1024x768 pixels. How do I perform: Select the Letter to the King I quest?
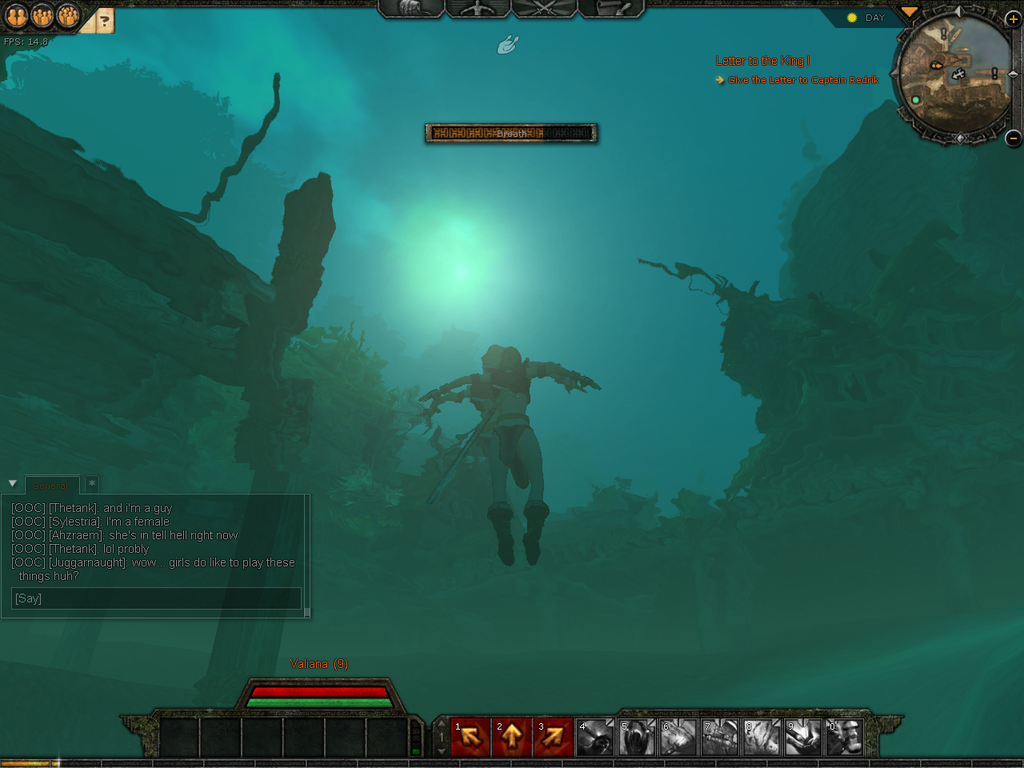[762, 61]
